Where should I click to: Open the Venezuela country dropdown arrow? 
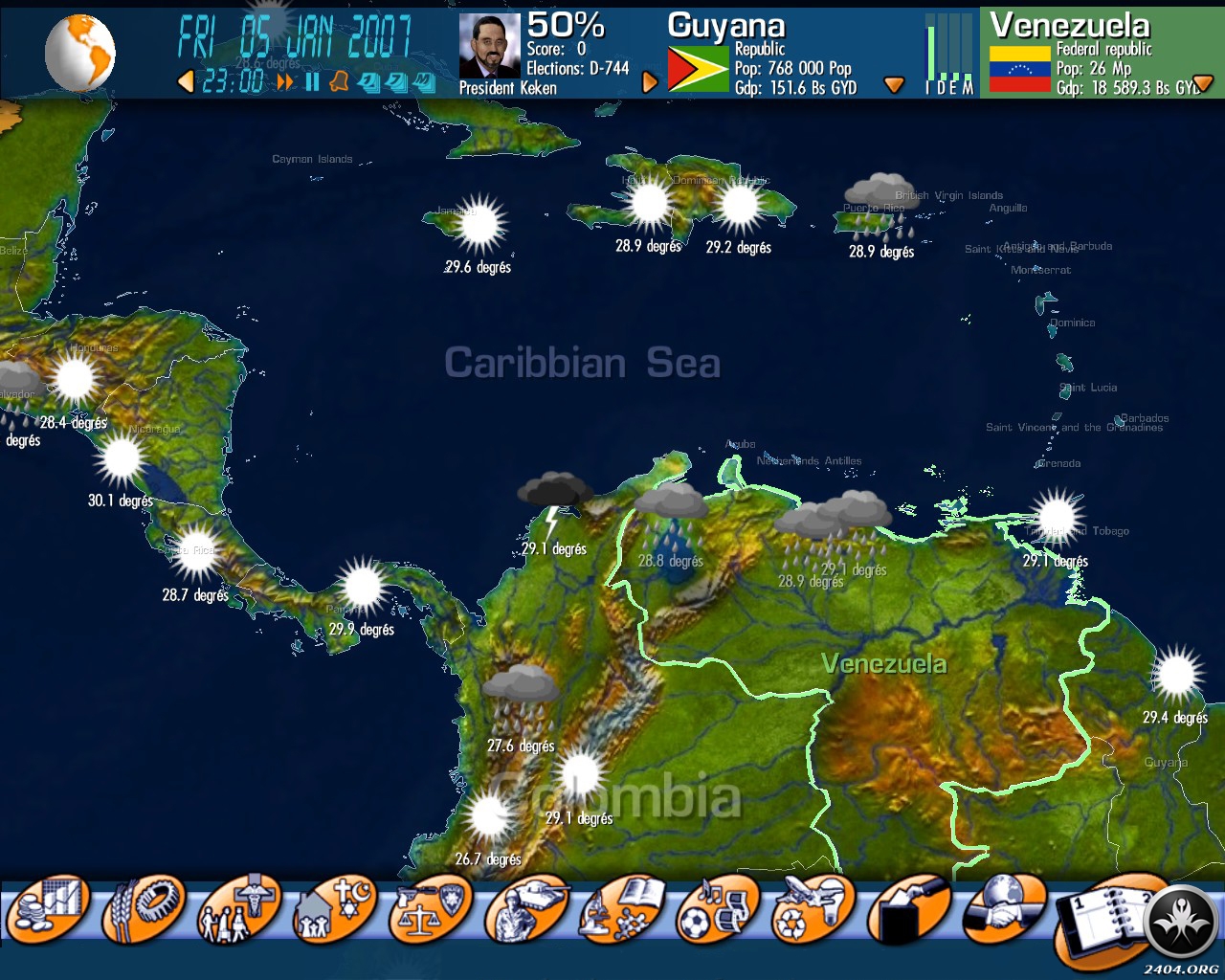coord(1203,84)
